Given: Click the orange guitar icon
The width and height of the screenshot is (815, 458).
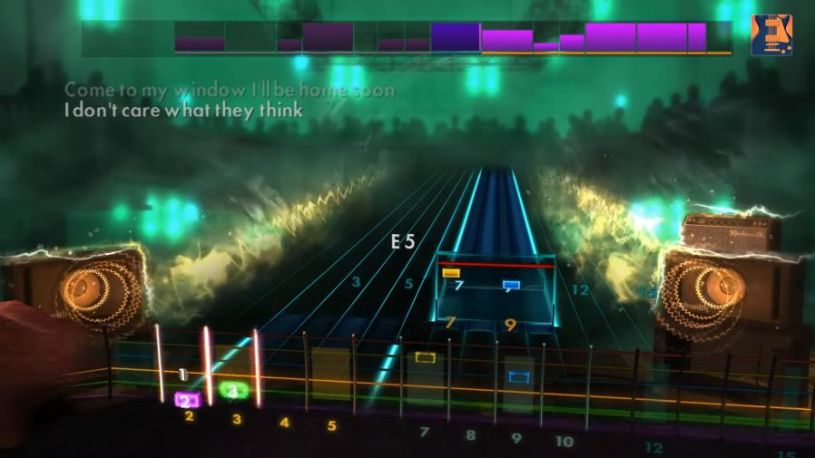Looking at the screenshot, I should (x=771, y=35).
